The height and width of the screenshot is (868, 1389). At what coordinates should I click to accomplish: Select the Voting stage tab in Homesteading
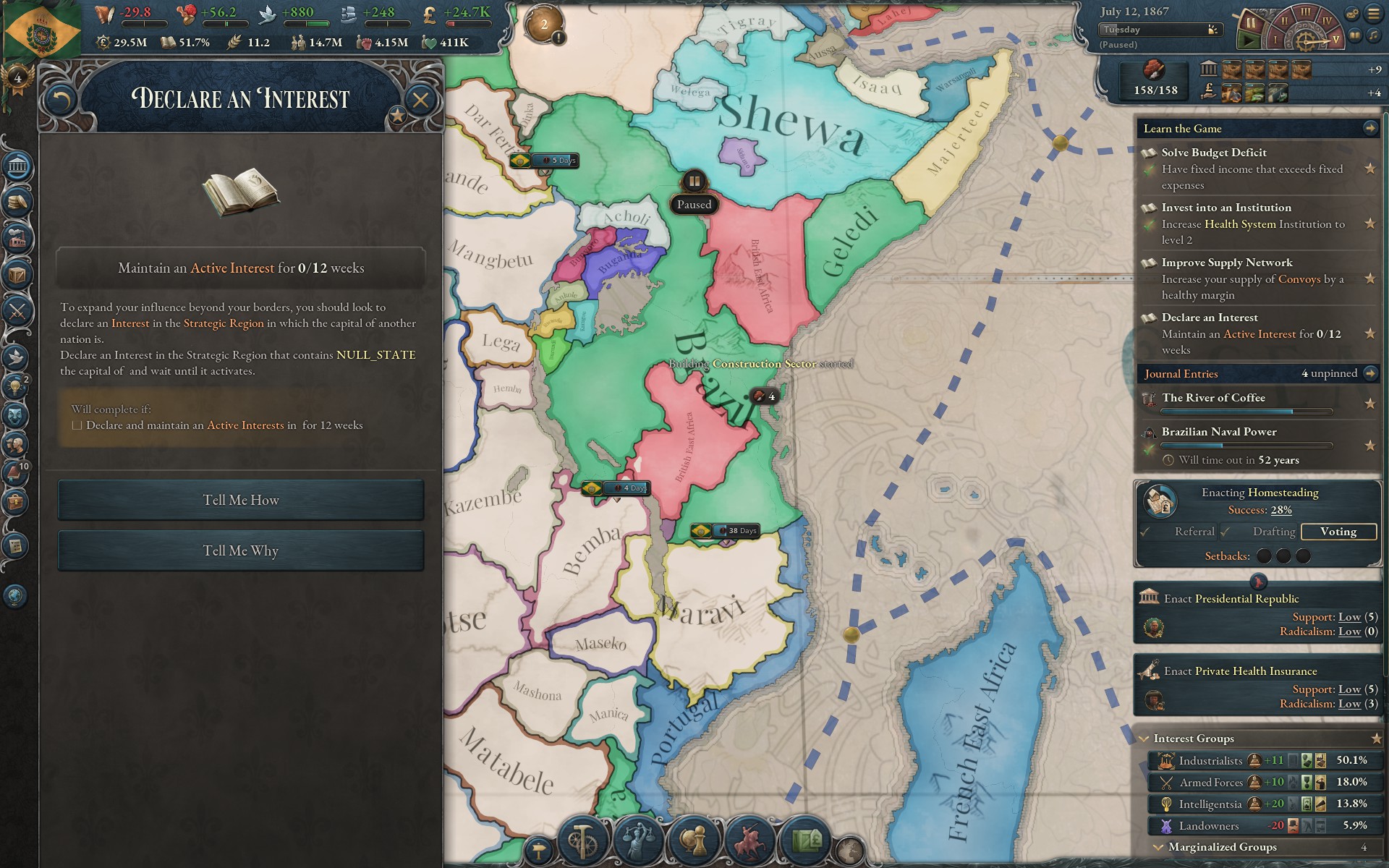pos(1338,532)
